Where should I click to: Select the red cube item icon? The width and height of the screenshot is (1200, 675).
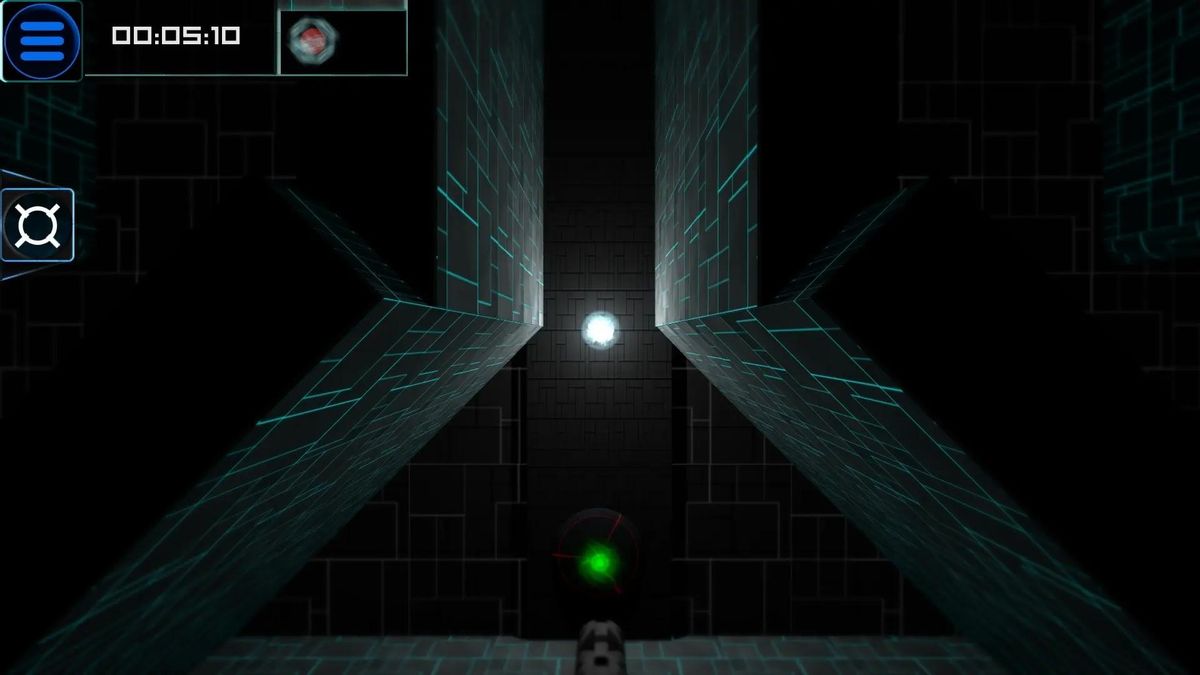pos(313,41)
